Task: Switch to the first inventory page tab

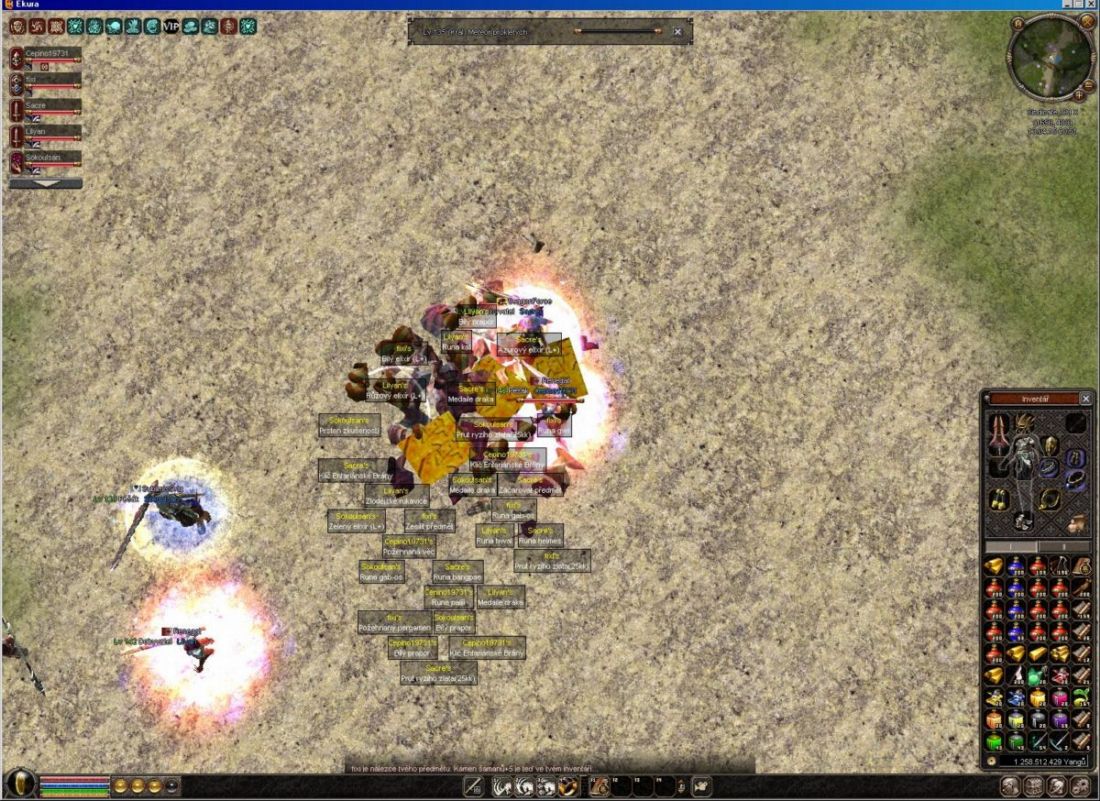Action: click(x=1011, y=547)
